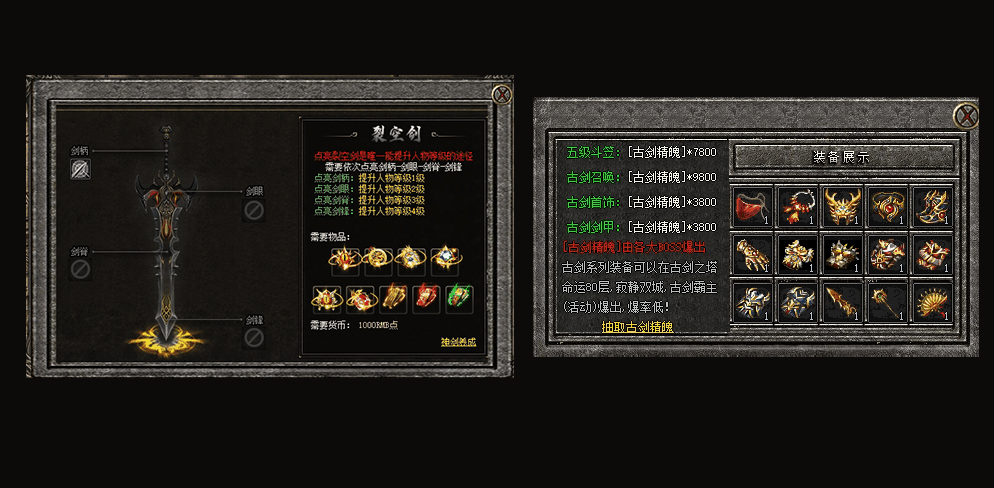Open the 神剑养成 link
The height and width of the screenshot is (488, 994).
(x=458, y=342)
